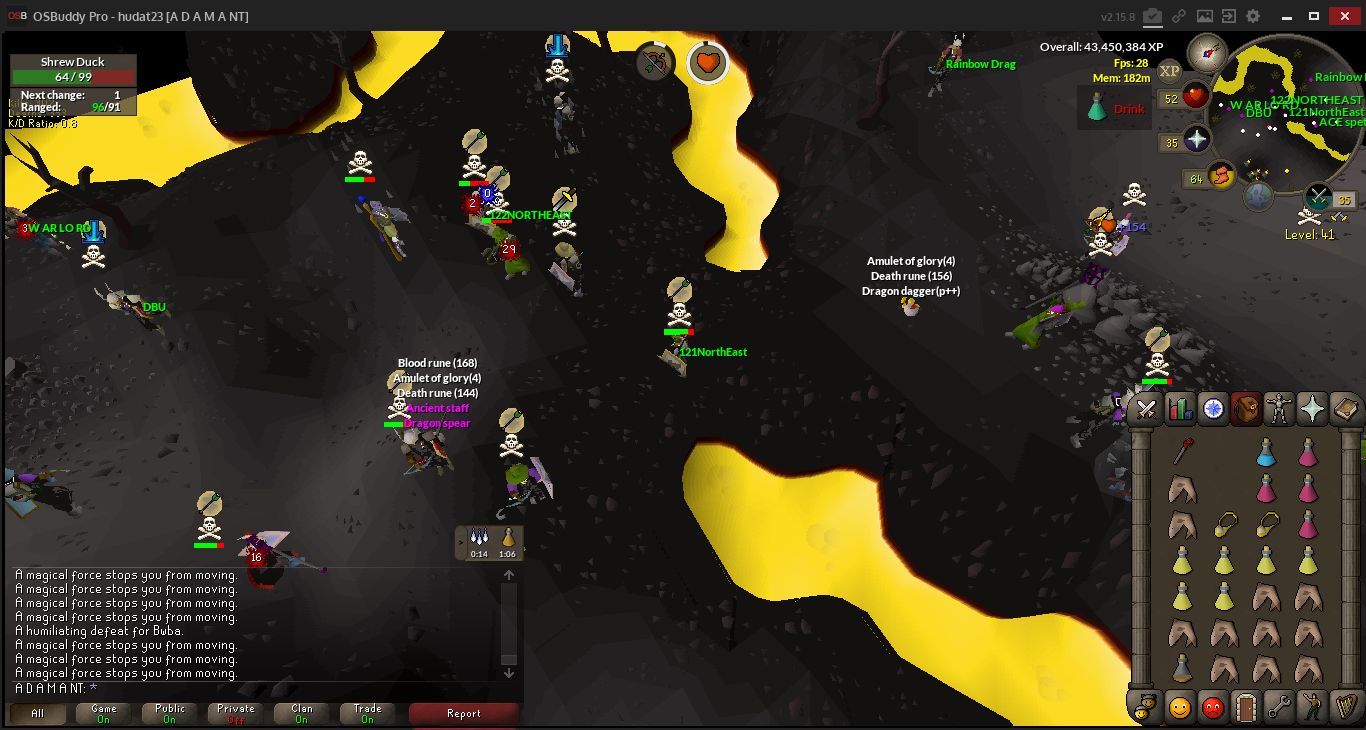Image resolution: width=1366 pixels, height=730 pixels.
Task: Open the Report abuse button
Action: coord(464,714)
